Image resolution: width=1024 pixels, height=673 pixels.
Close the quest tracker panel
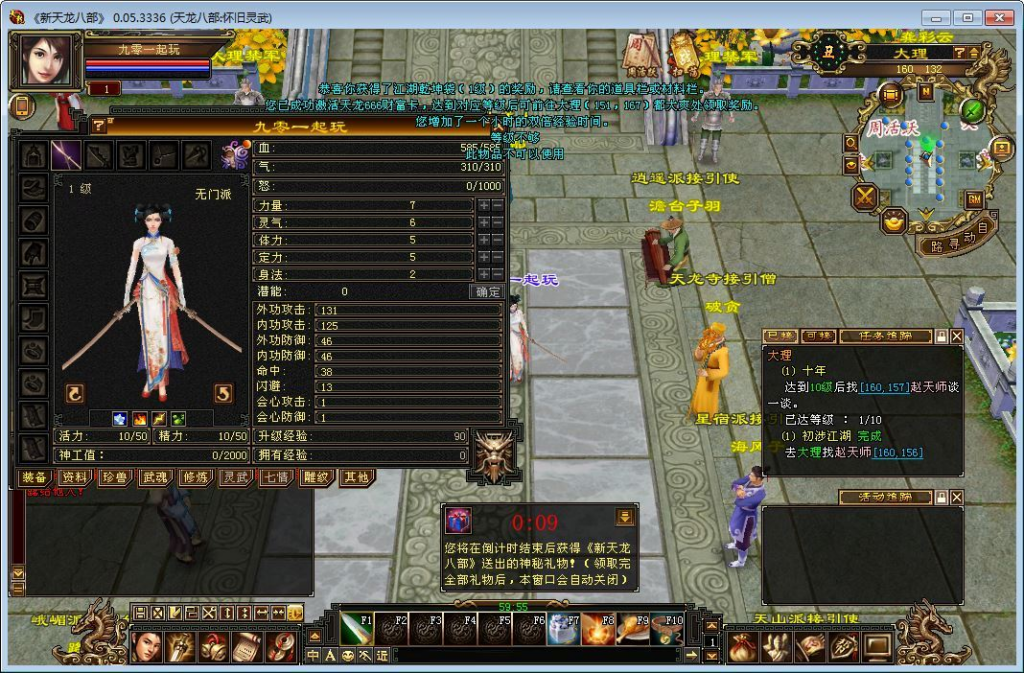pyautogui.click(x=956, y=337)
